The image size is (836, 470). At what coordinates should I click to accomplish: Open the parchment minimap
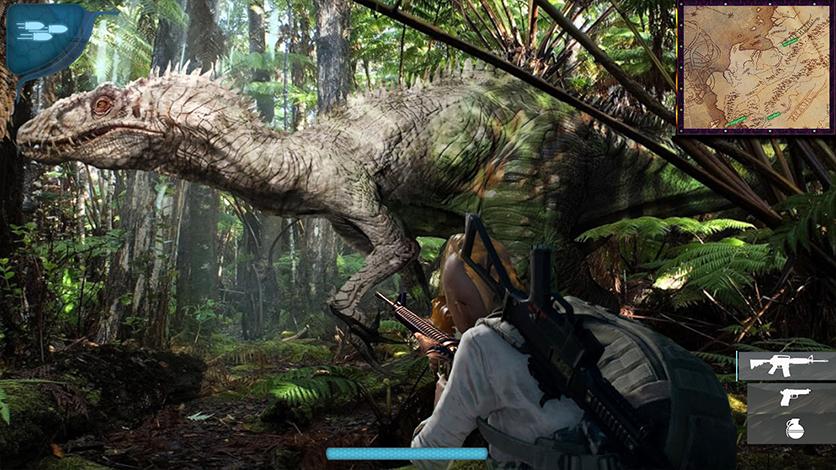[x=756, y=68]
